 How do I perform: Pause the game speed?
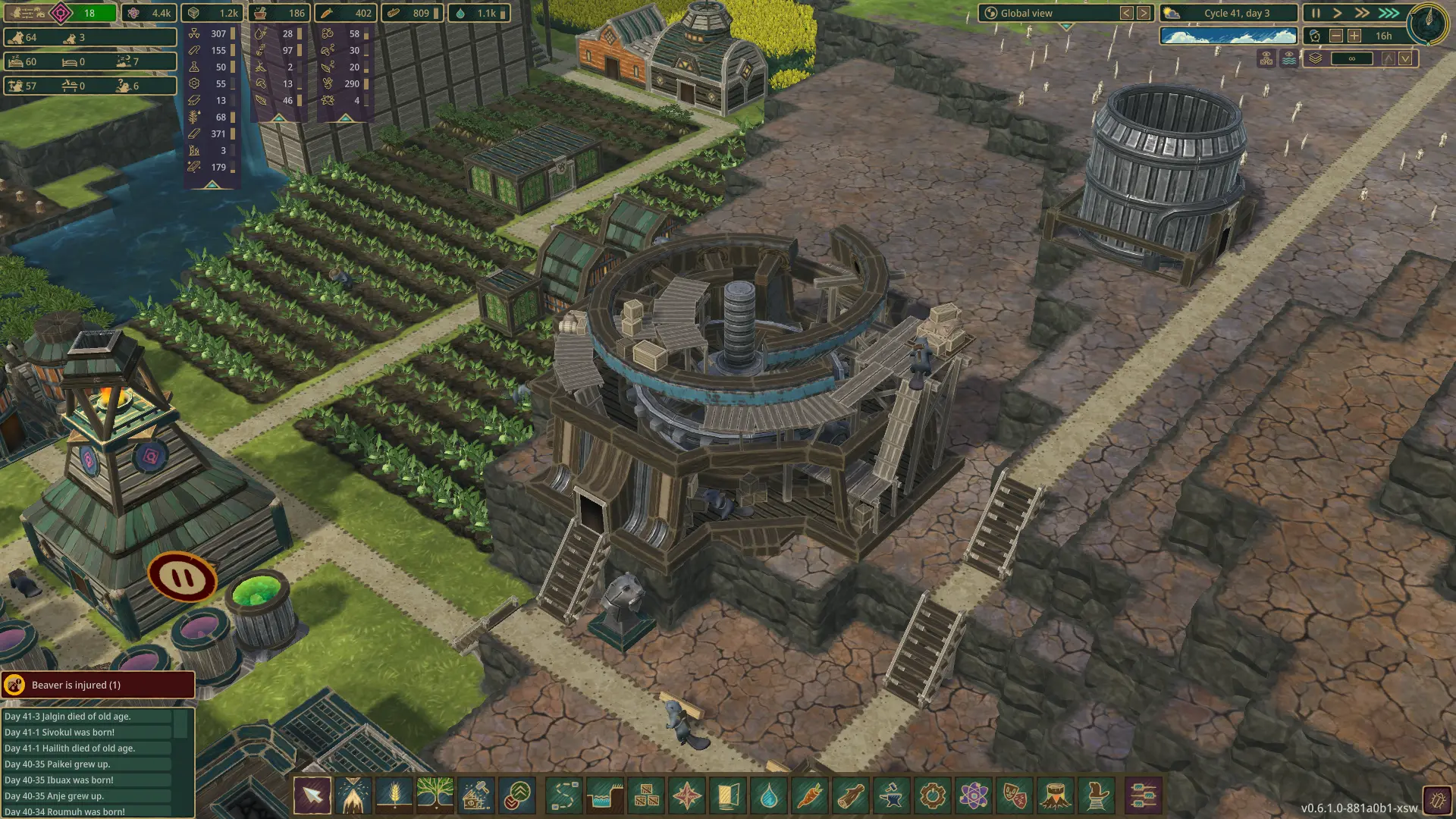(x=1316, y=13)
